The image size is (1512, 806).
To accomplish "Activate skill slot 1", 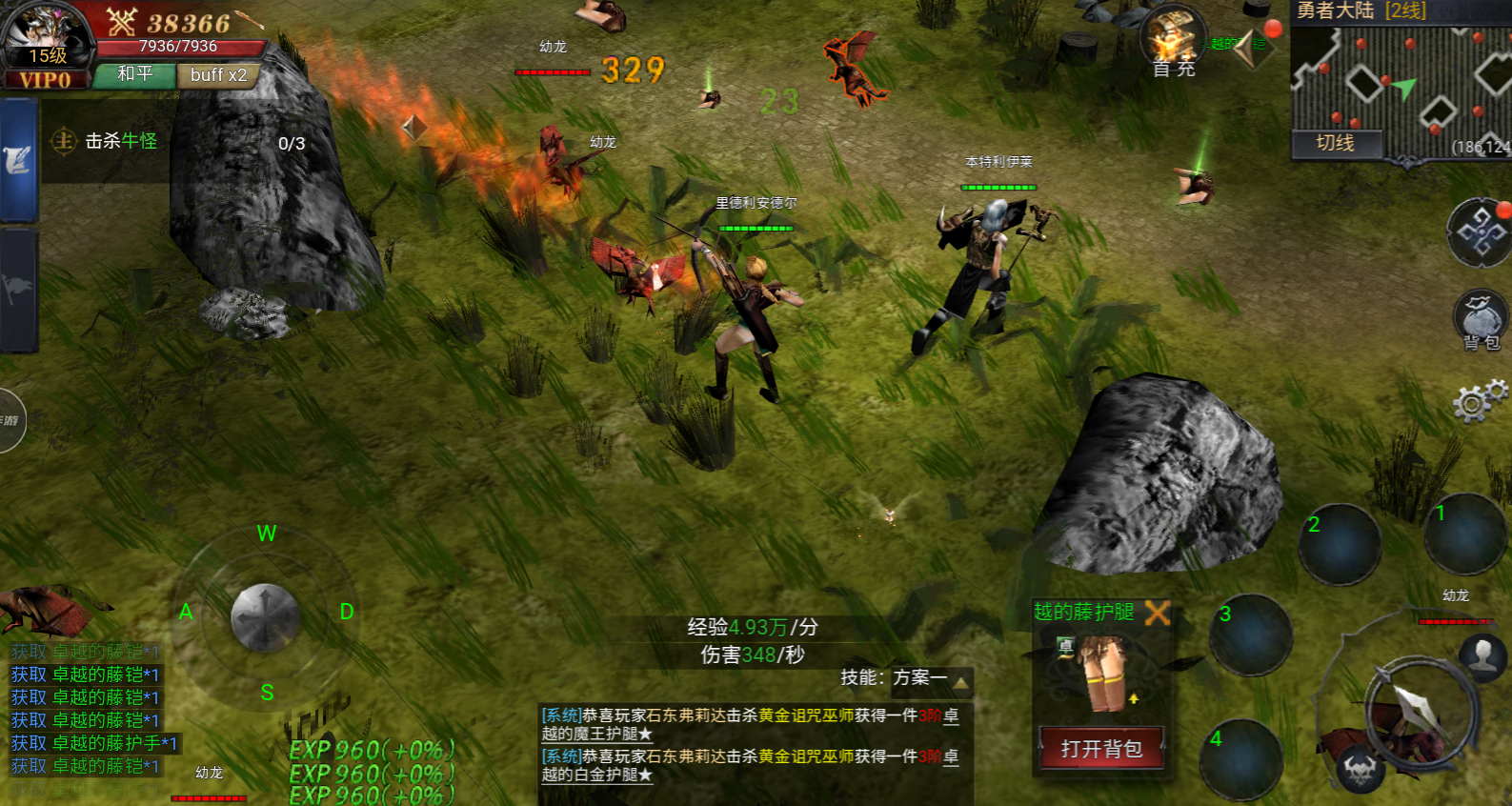I will 1464,534.
